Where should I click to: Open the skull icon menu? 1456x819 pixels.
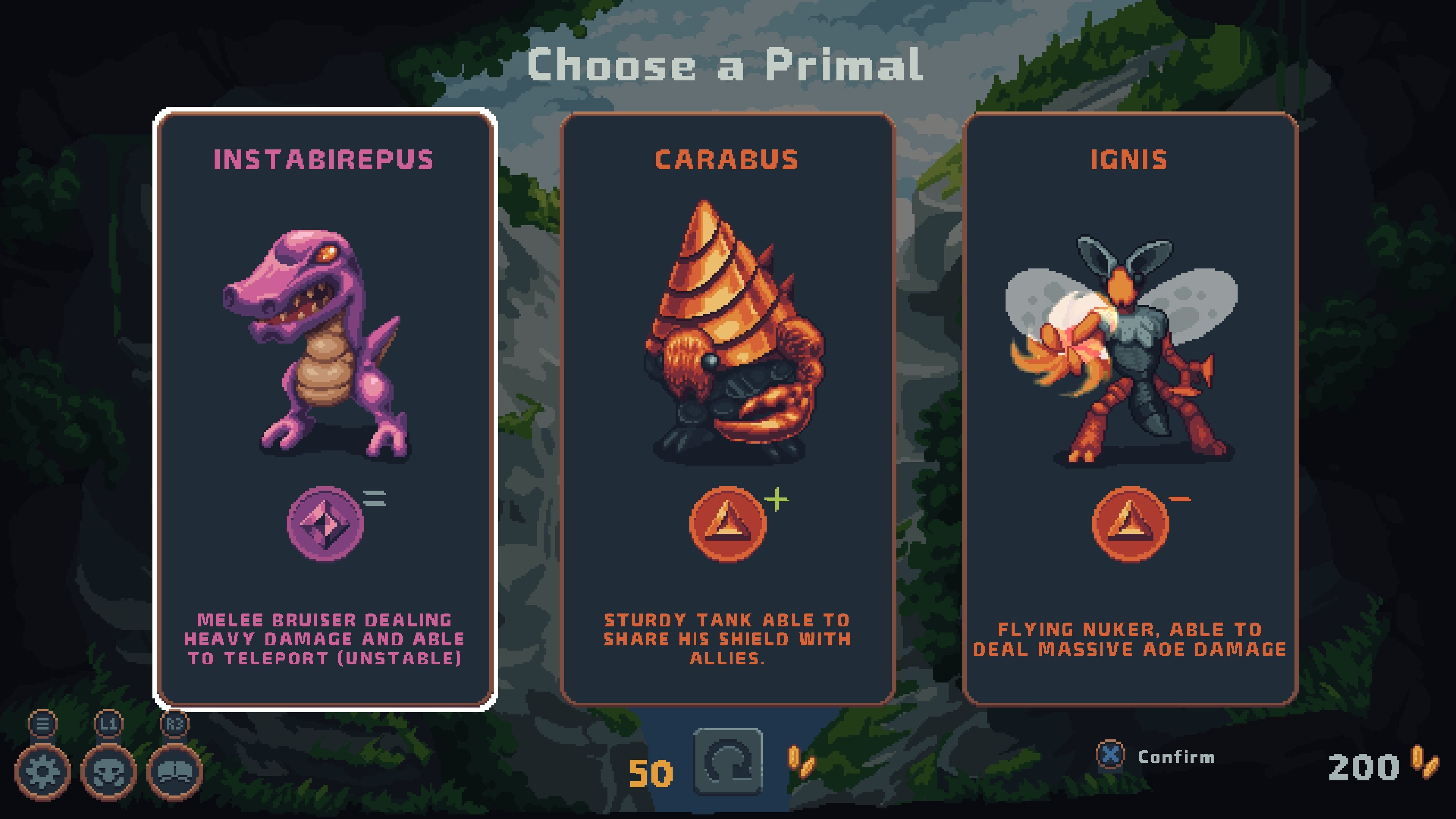pyautogui.click(x=108, y=772)
